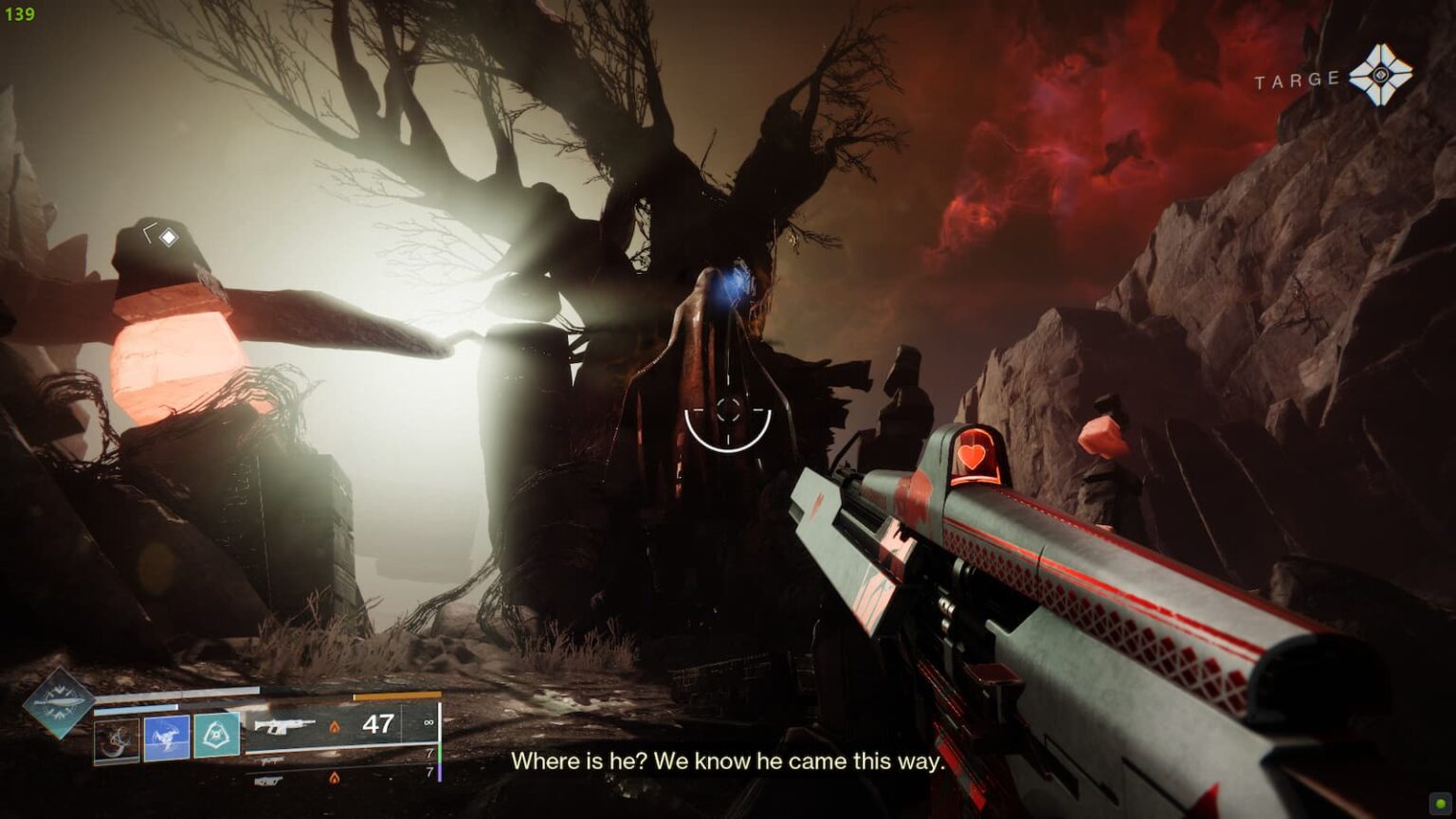Click the Ghost icon next to TARGET label
This screenshot has width=1456, height=819.
pos(1383,73)
